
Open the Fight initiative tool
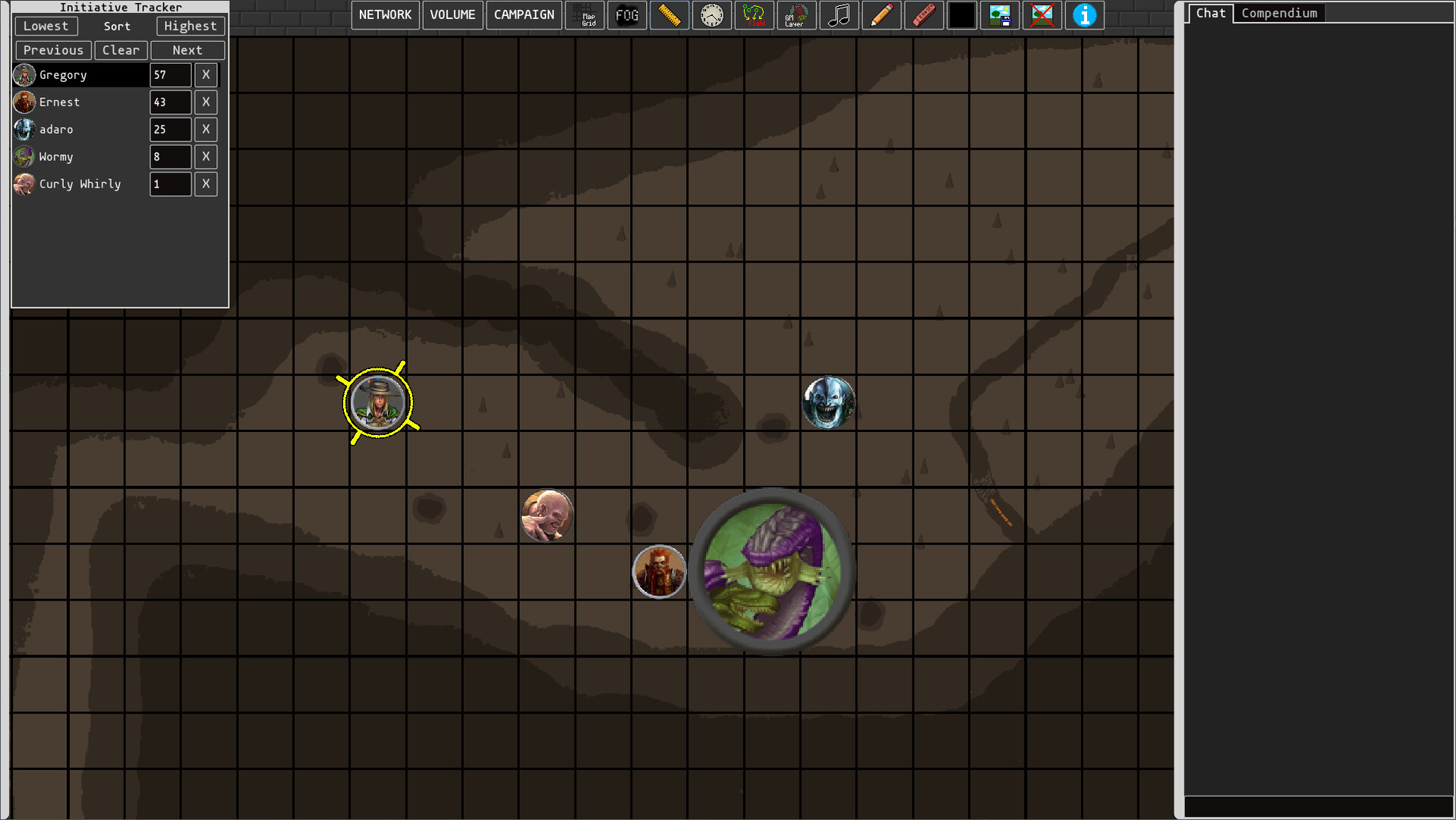click(x=755, y=15)
